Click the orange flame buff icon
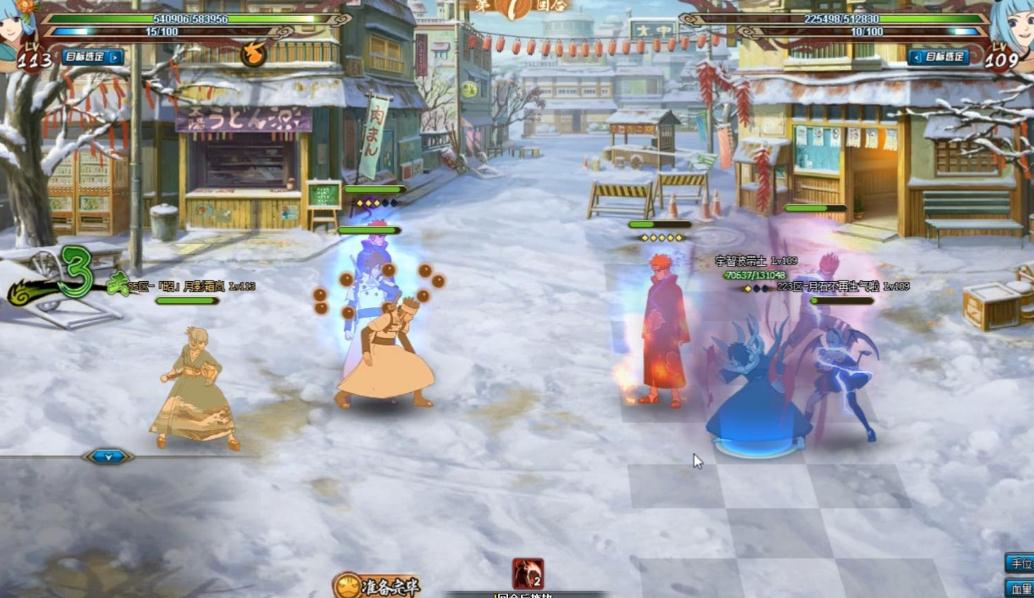 254,53
